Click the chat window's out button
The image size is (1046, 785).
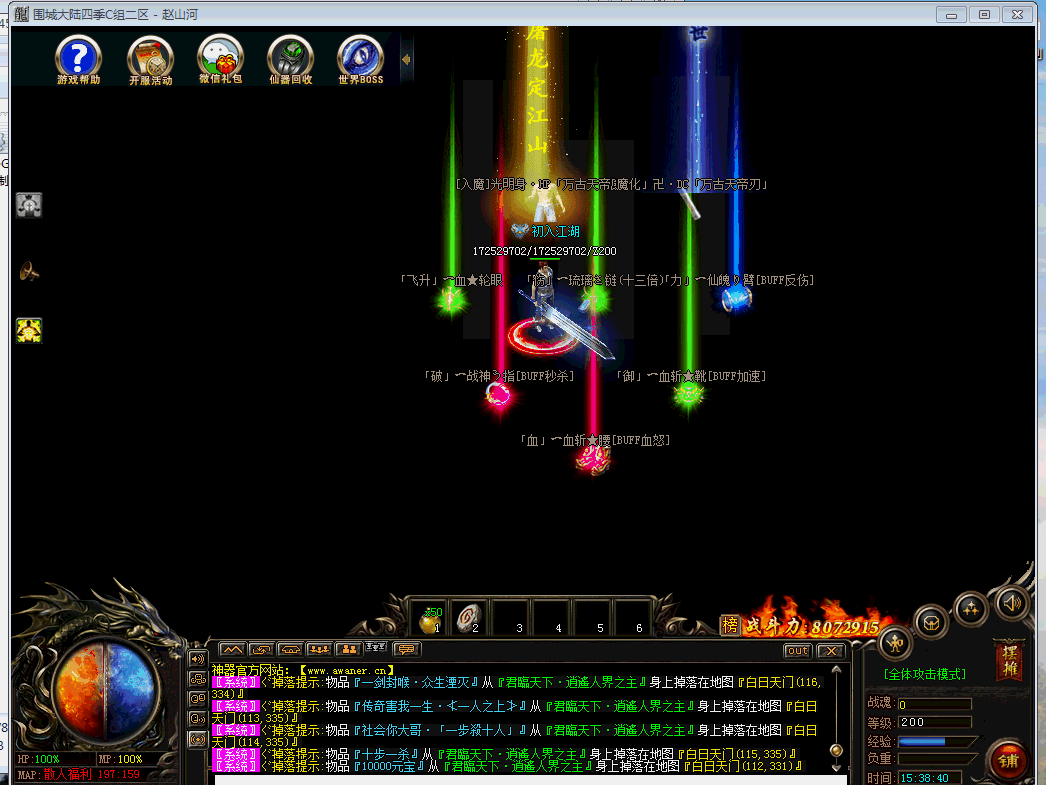point(797,651)
